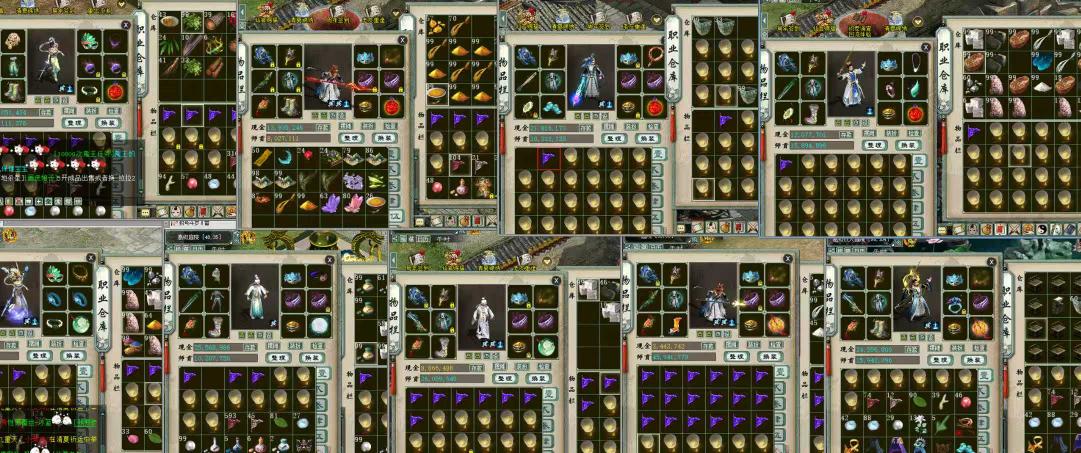Click 换装 under the red-haired spearman's gear
The width and height of the screenshot is (1081, 453).
pyautogui.click(x=384, y=138)
